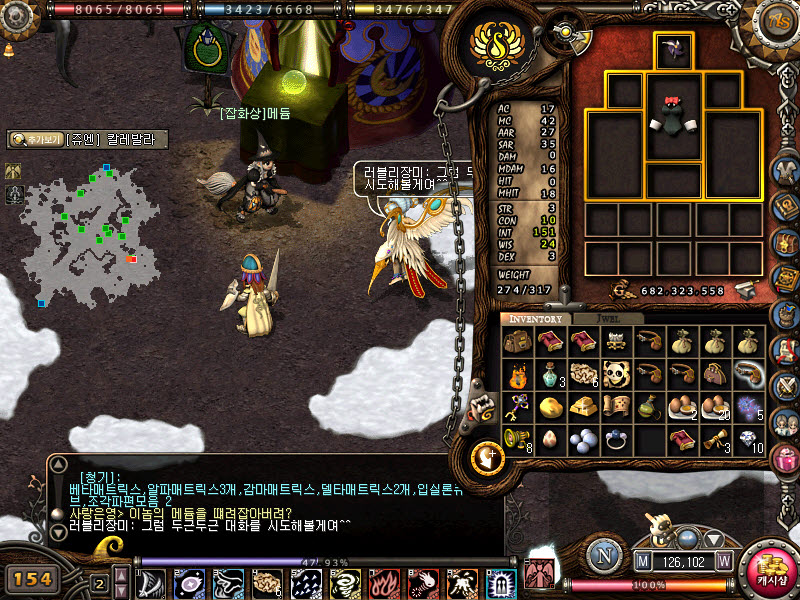
Task: Select the equipped black body outfit
Action: [673, 117]
